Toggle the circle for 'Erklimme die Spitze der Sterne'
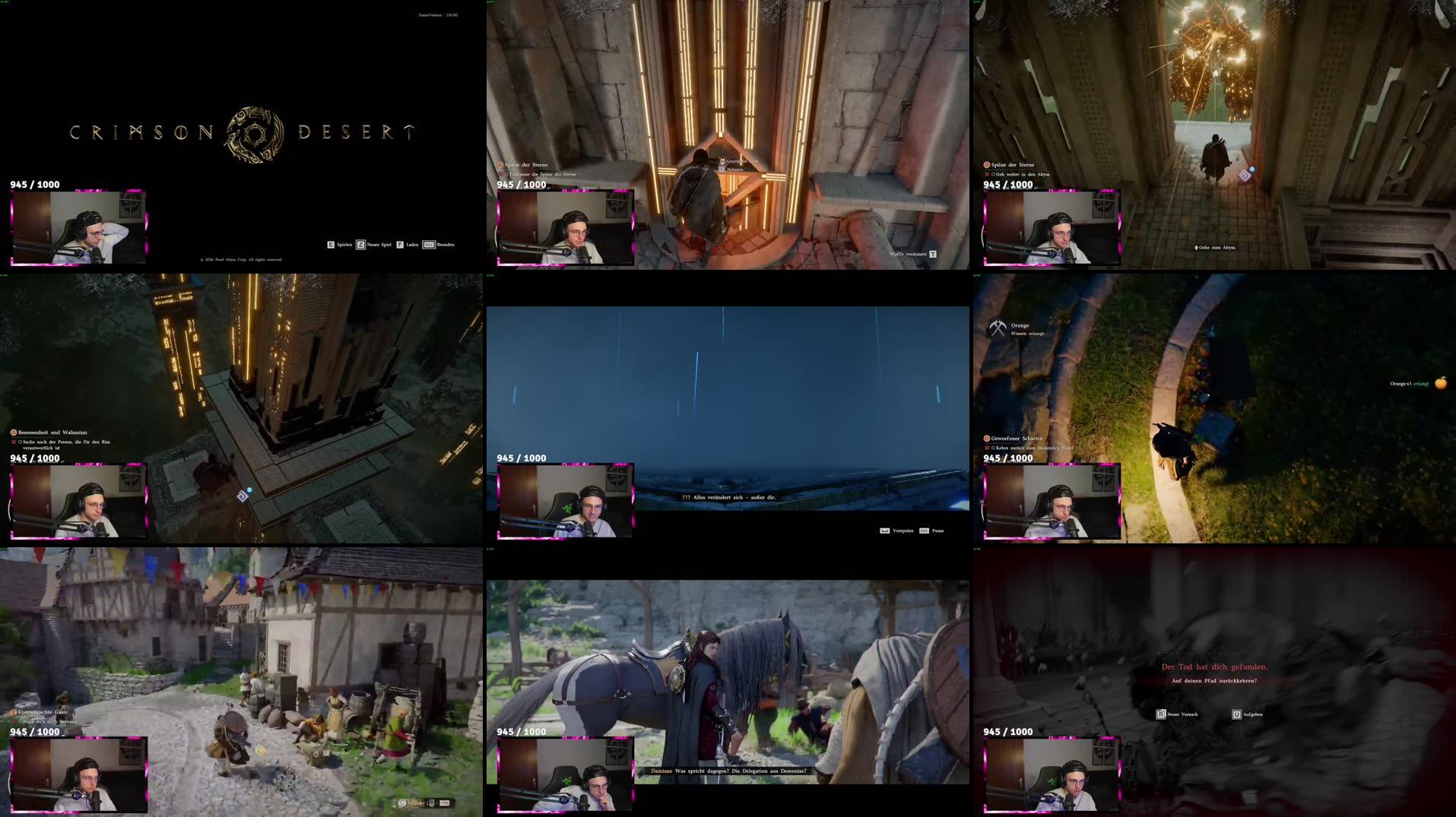 tap(506, 175)
